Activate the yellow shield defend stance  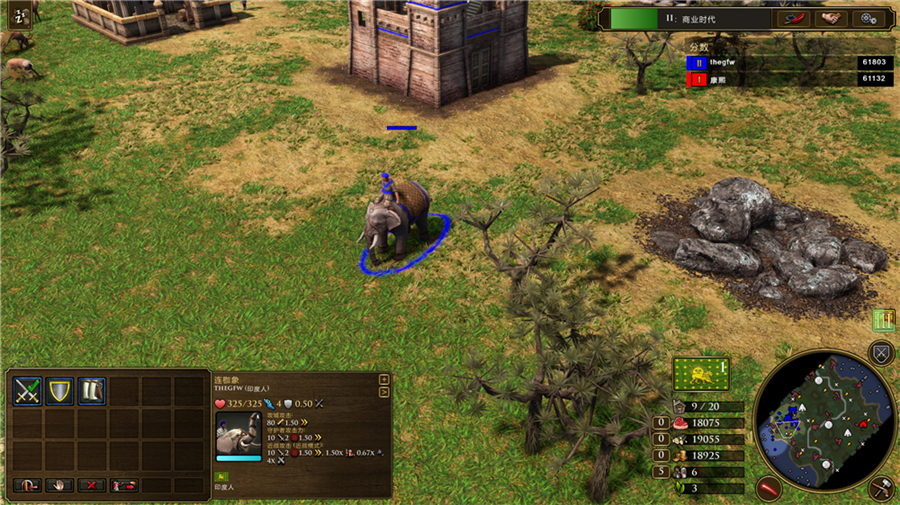pos(60,391)
